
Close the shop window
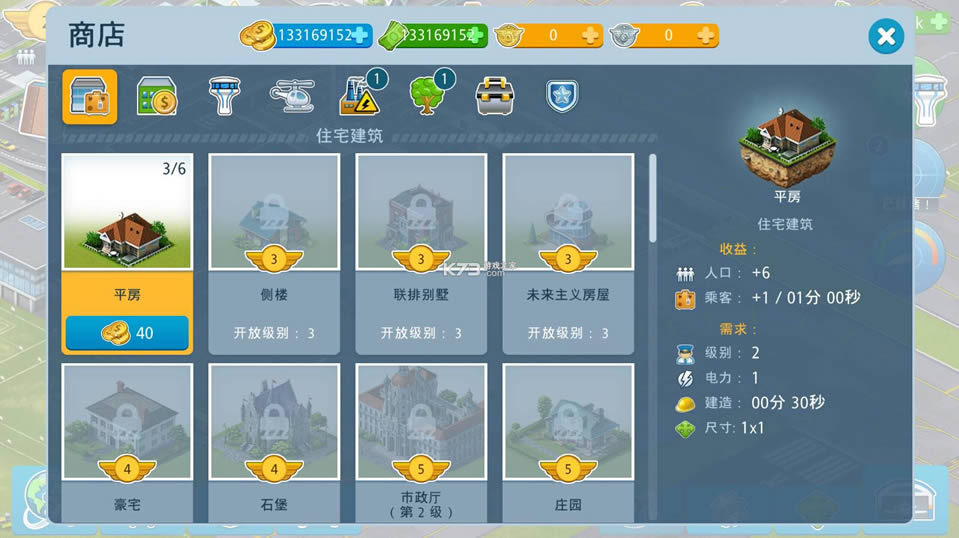click(885, 37)
